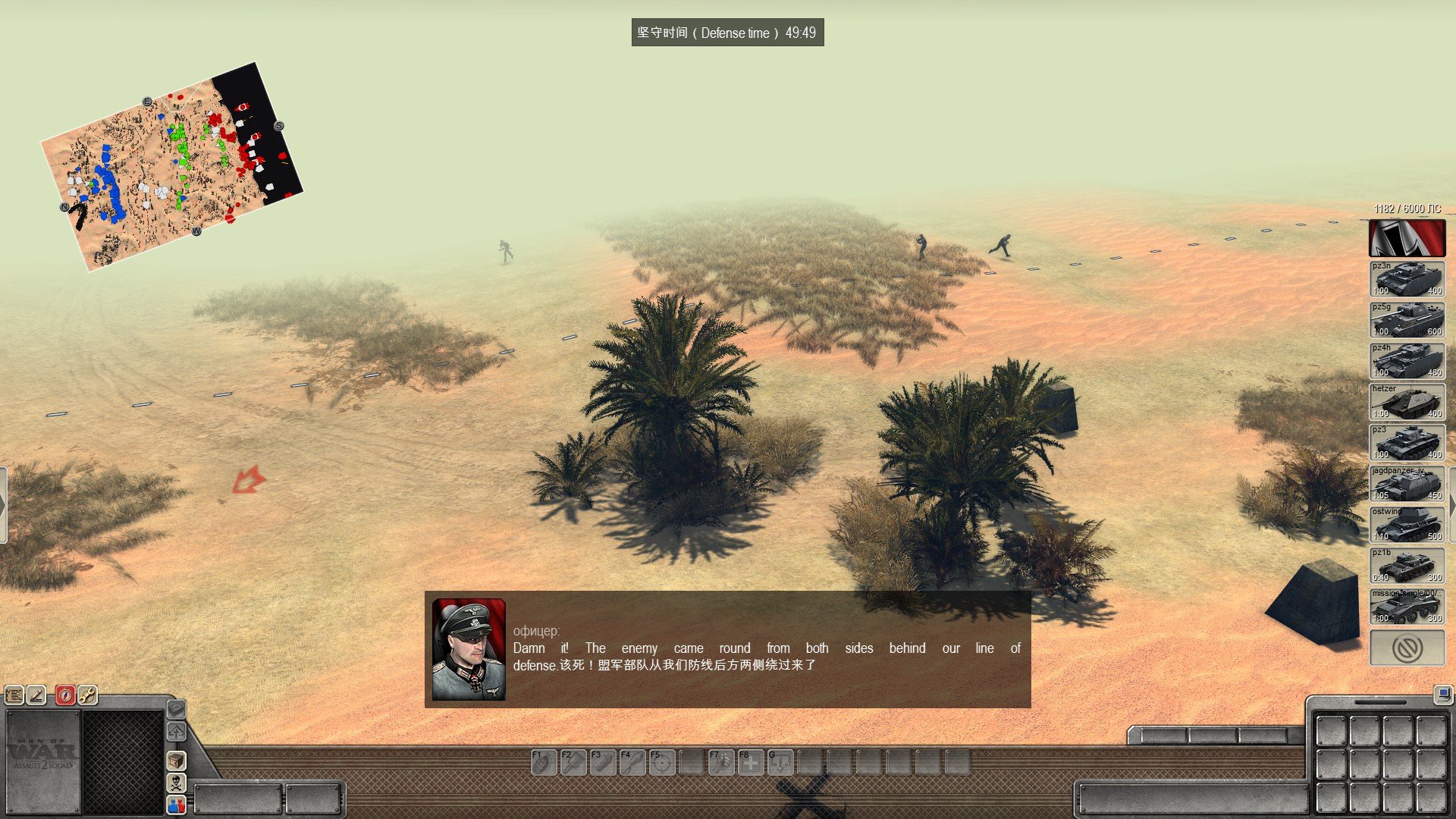The width and height of the screenshot is (1456, 819).
Task: Use the F8 medical cross command
Action: tap(751, 762)
